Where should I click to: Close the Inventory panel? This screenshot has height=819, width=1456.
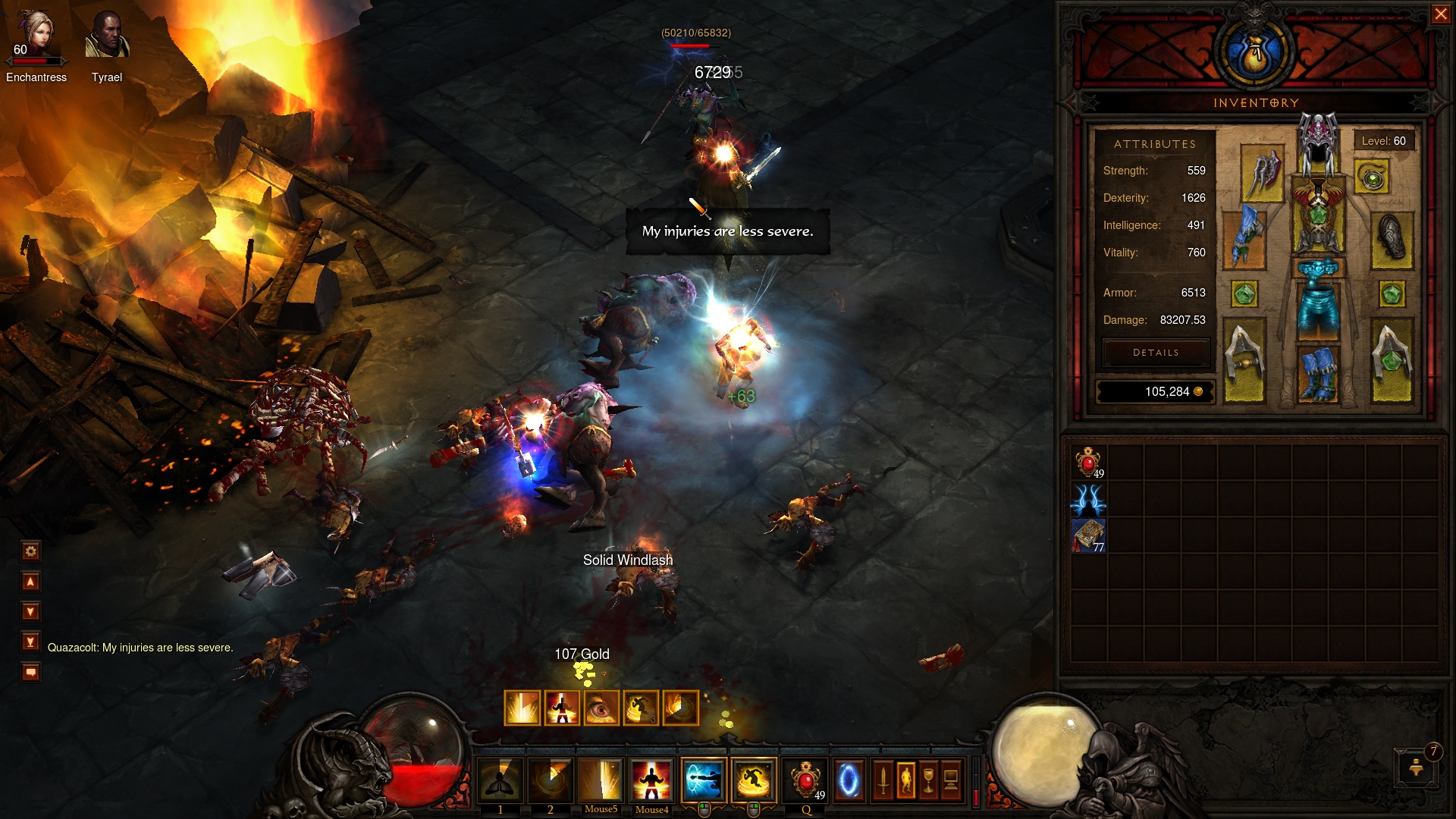[x=1440, y=14]
